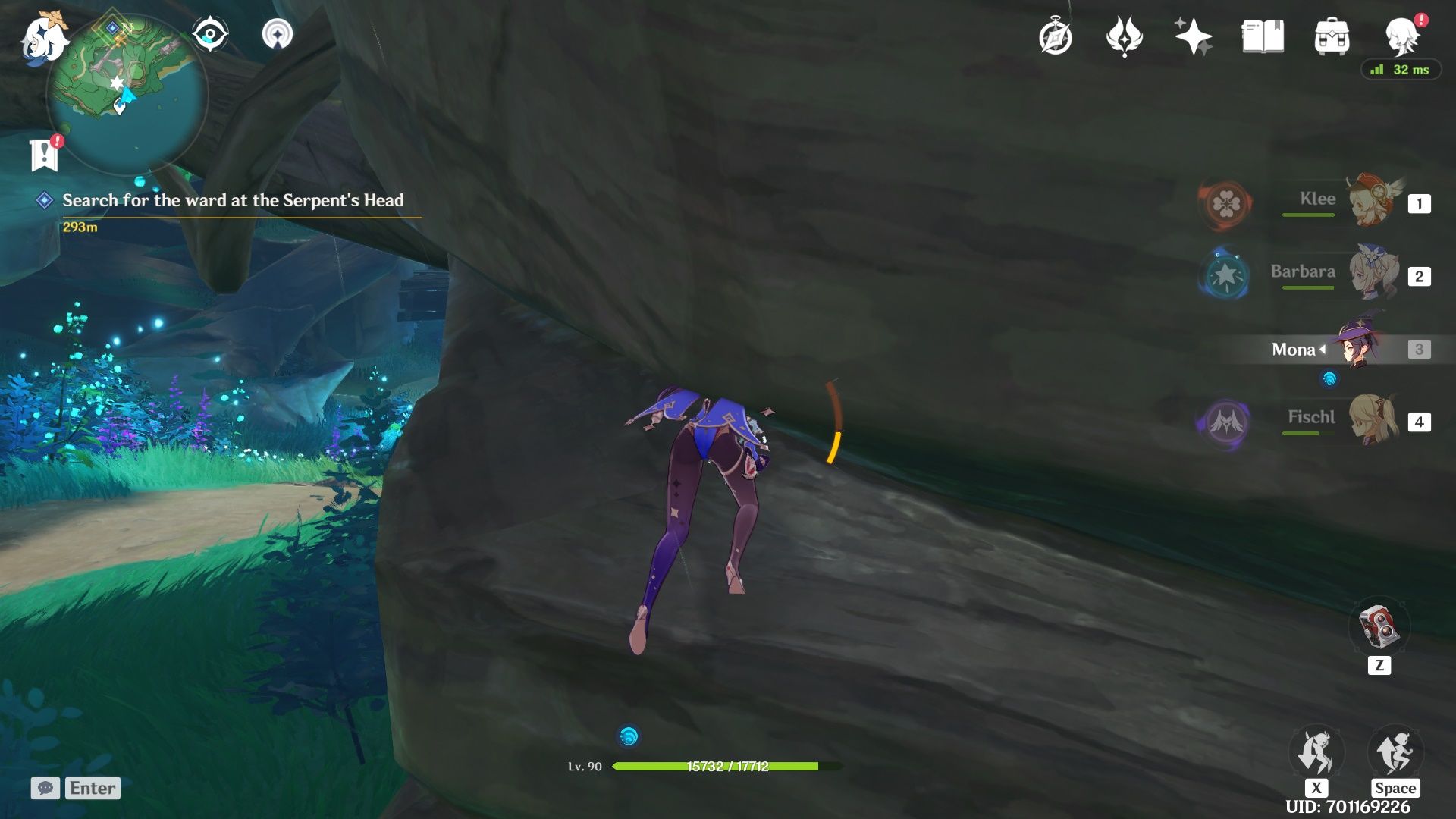Viewport: 1456px width, 819px height.
Task: Activate the climb jump action icon
Action: tap(1395, 755)
